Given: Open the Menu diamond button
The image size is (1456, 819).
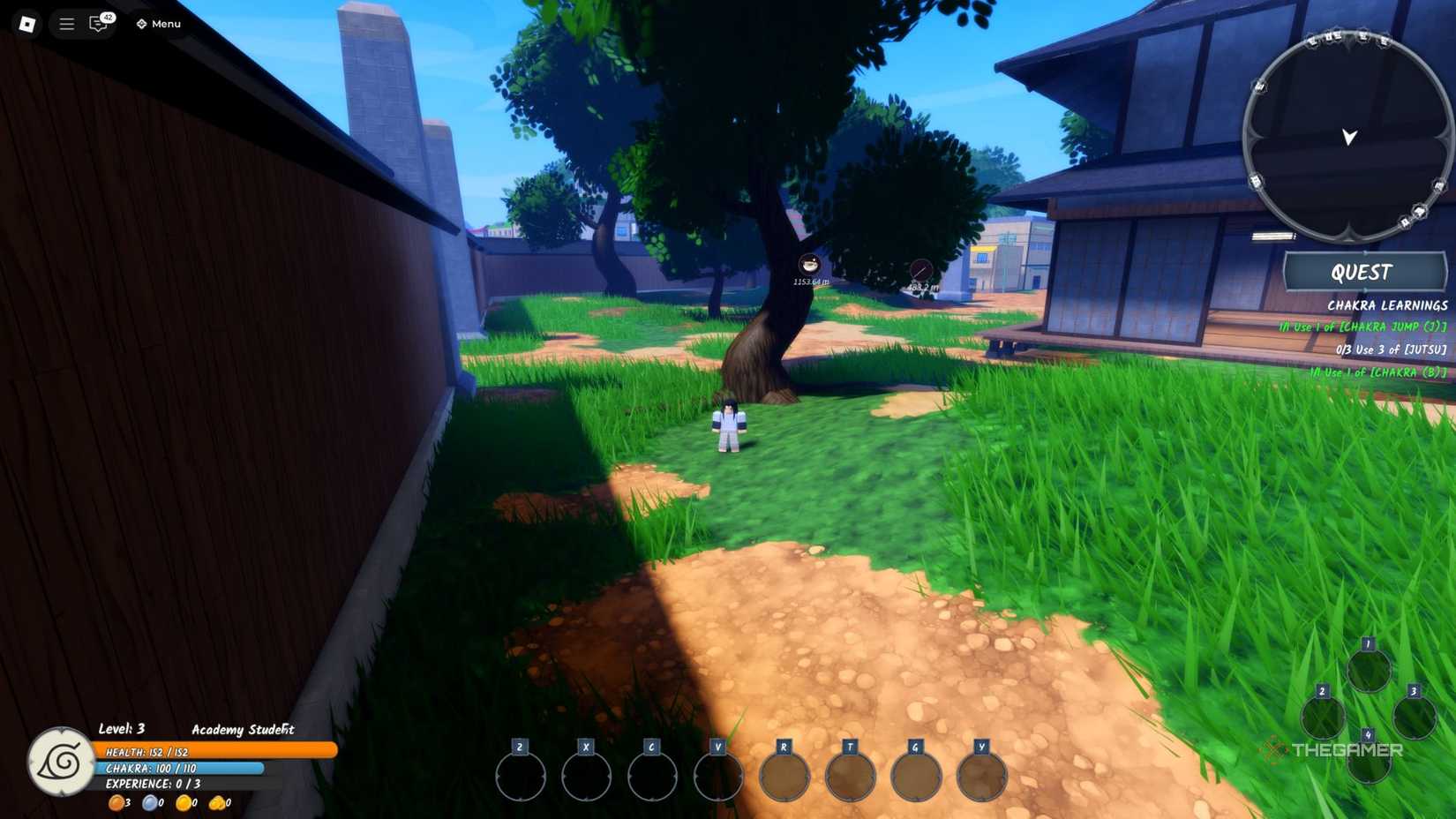Looking at the screenshot, I should tap(157, 24).
